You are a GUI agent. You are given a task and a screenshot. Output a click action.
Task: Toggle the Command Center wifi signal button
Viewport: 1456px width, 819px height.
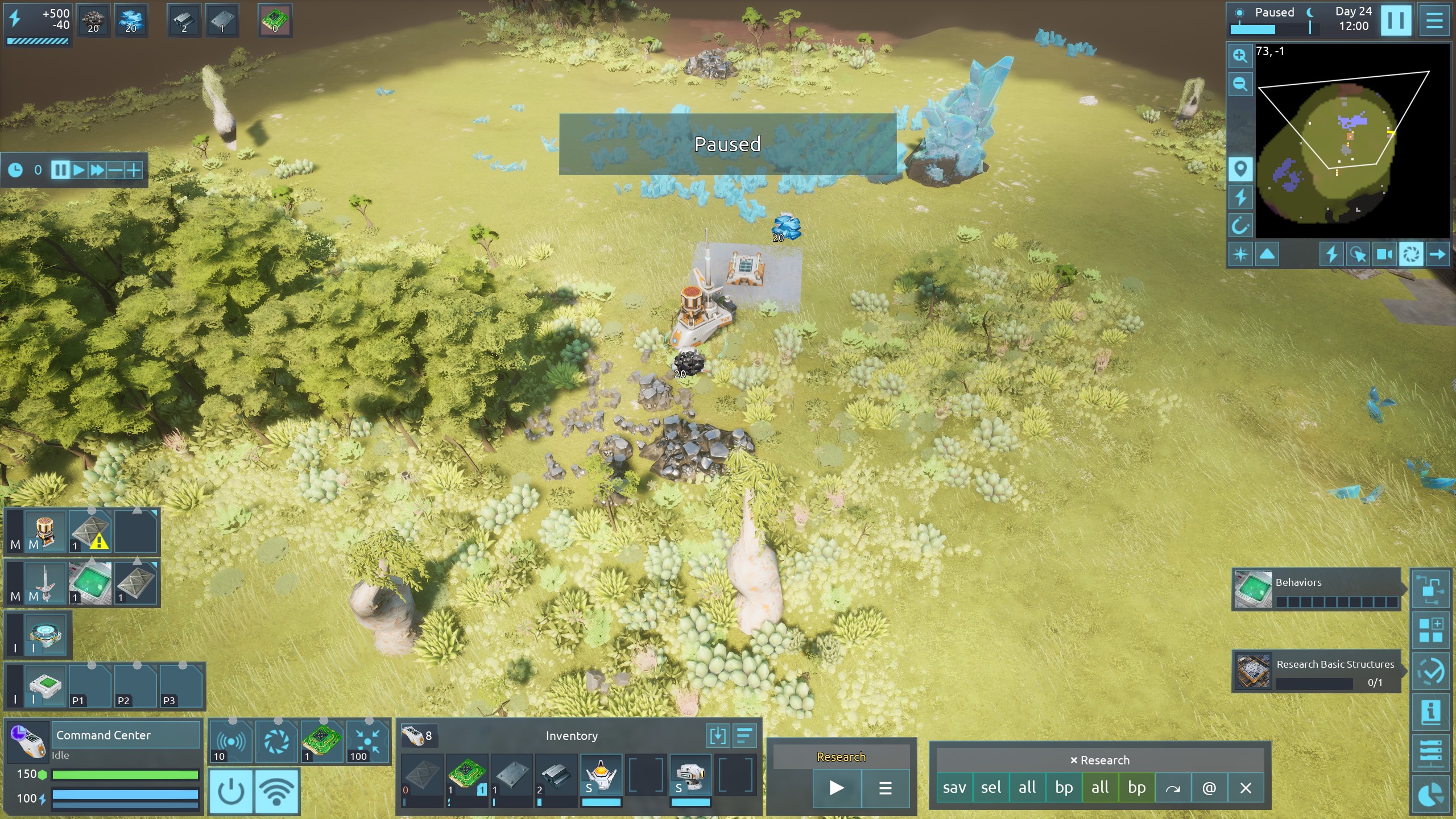(x=277, y=791)
